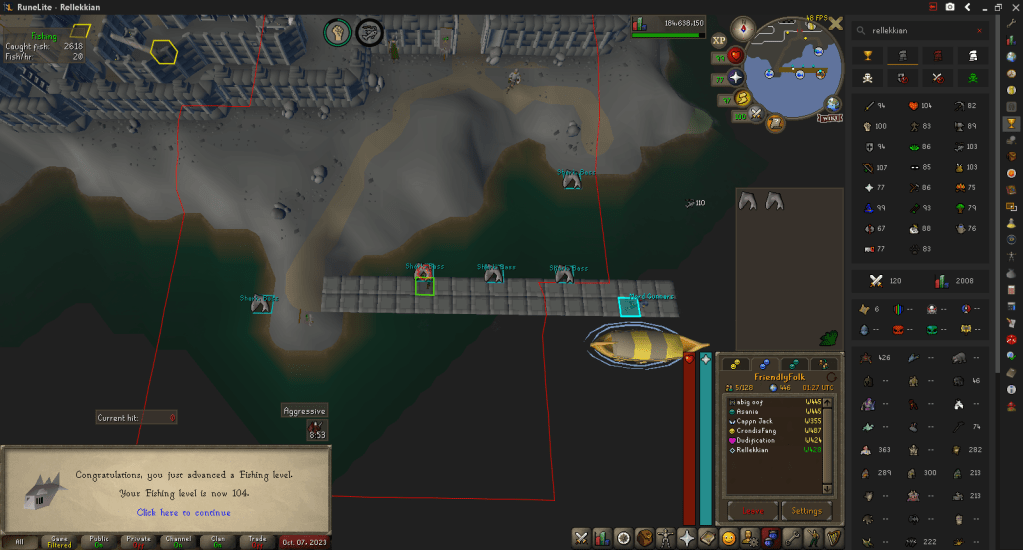Activate the quick-prayers orb
Image resolution: width=1023 pixels, height=550 pixels.
pos(737,77)
